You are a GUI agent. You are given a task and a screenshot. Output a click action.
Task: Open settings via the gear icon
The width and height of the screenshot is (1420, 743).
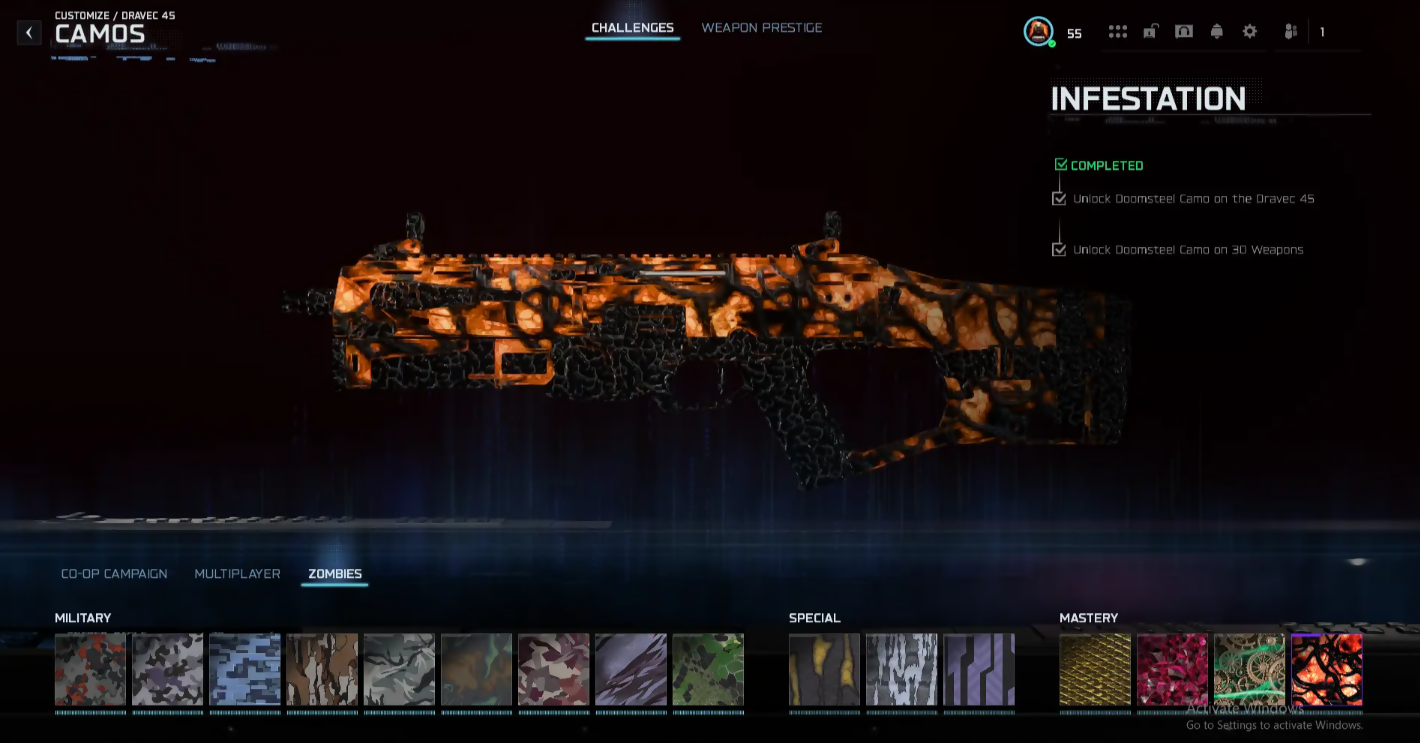[1250, 32]
